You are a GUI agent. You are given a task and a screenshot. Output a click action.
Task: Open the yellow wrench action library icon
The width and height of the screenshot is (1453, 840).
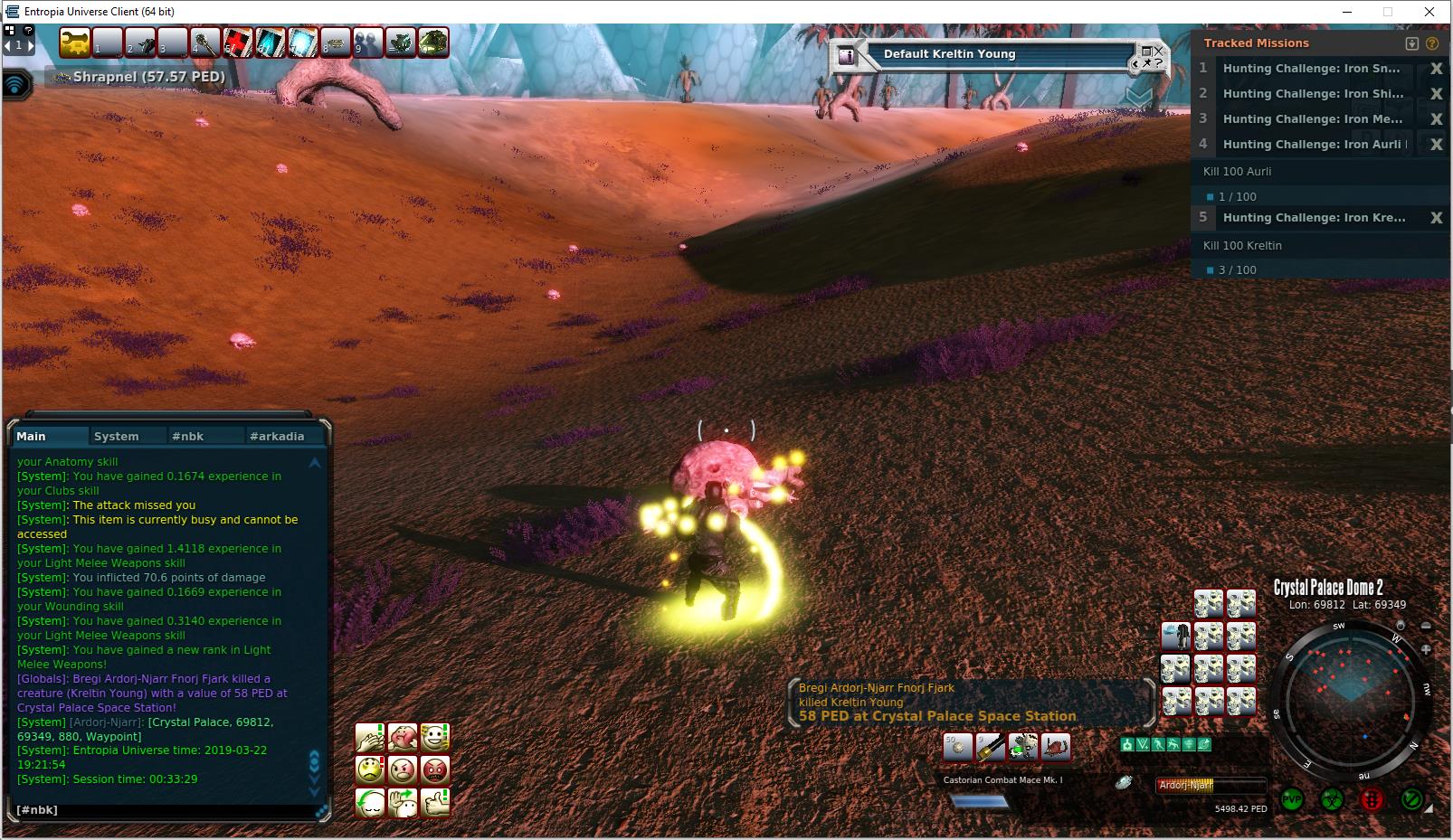[76, 42]
